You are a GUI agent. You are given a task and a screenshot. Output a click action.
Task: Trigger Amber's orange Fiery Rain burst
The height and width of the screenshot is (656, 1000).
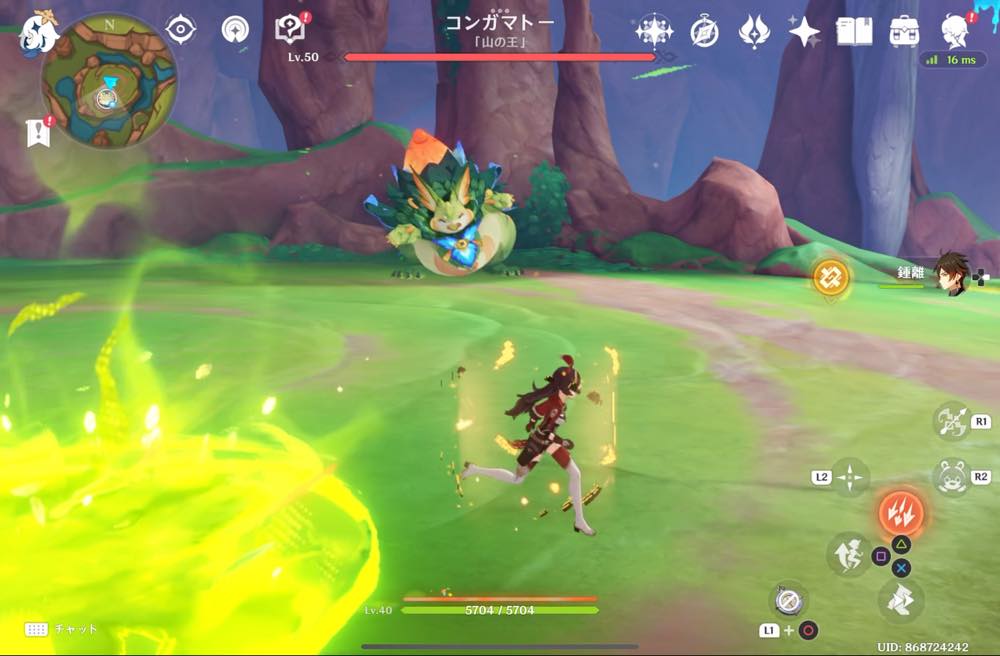(900, 513)
